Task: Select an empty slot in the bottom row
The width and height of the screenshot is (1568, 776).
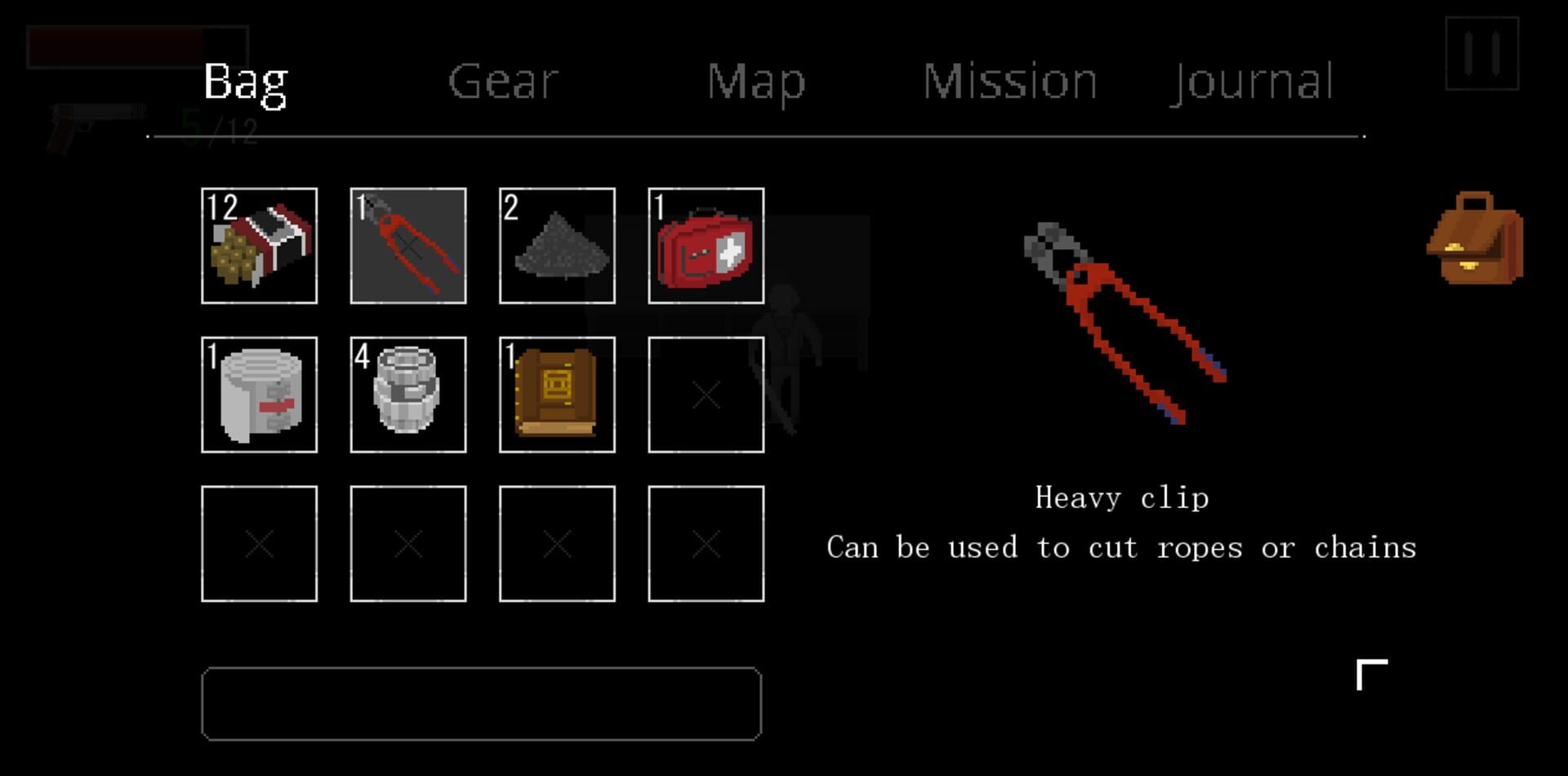Action: coord(259,543)
